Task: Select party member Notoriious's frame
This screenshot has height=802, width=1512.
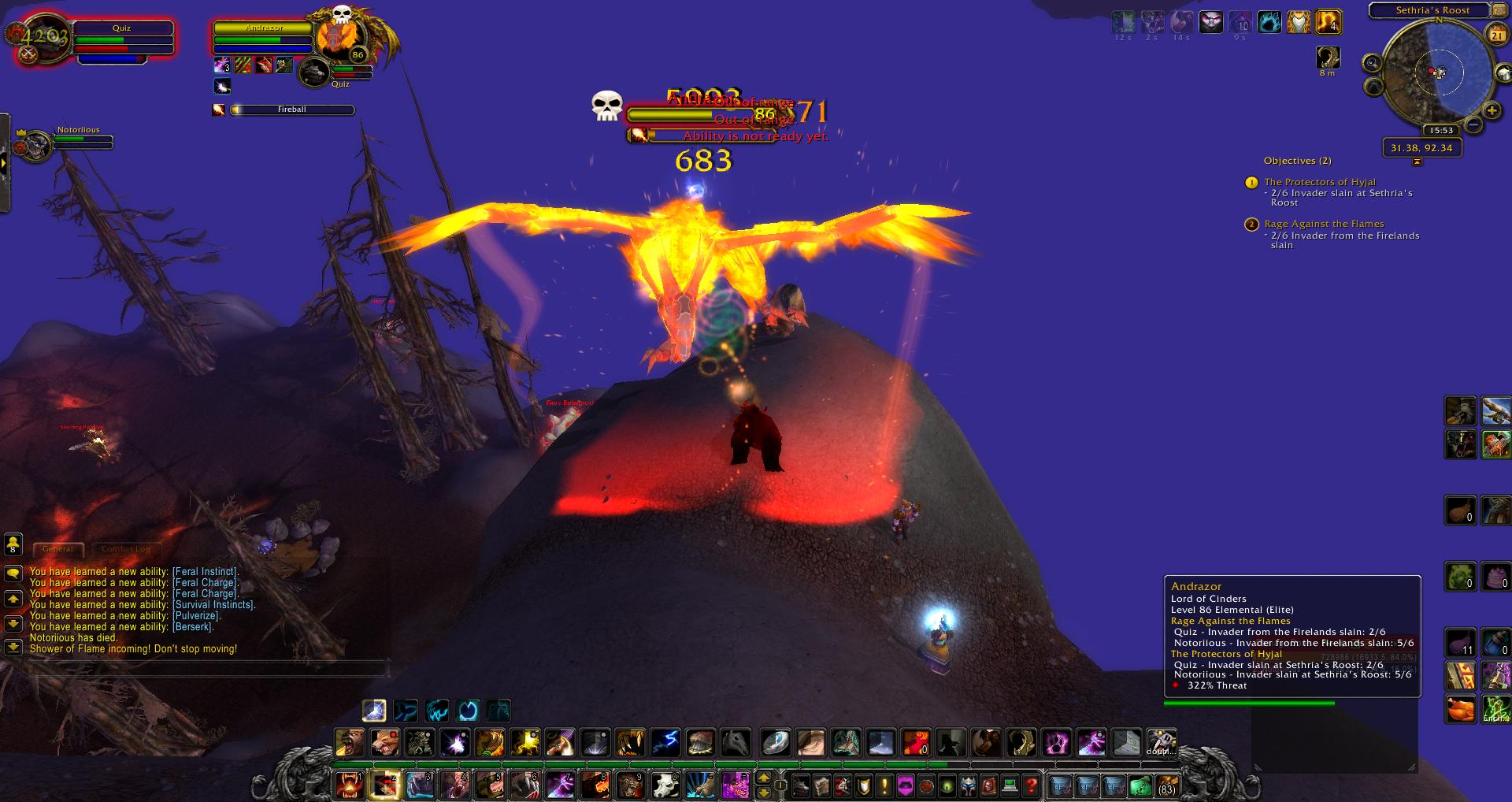Action: click(79, 139)
